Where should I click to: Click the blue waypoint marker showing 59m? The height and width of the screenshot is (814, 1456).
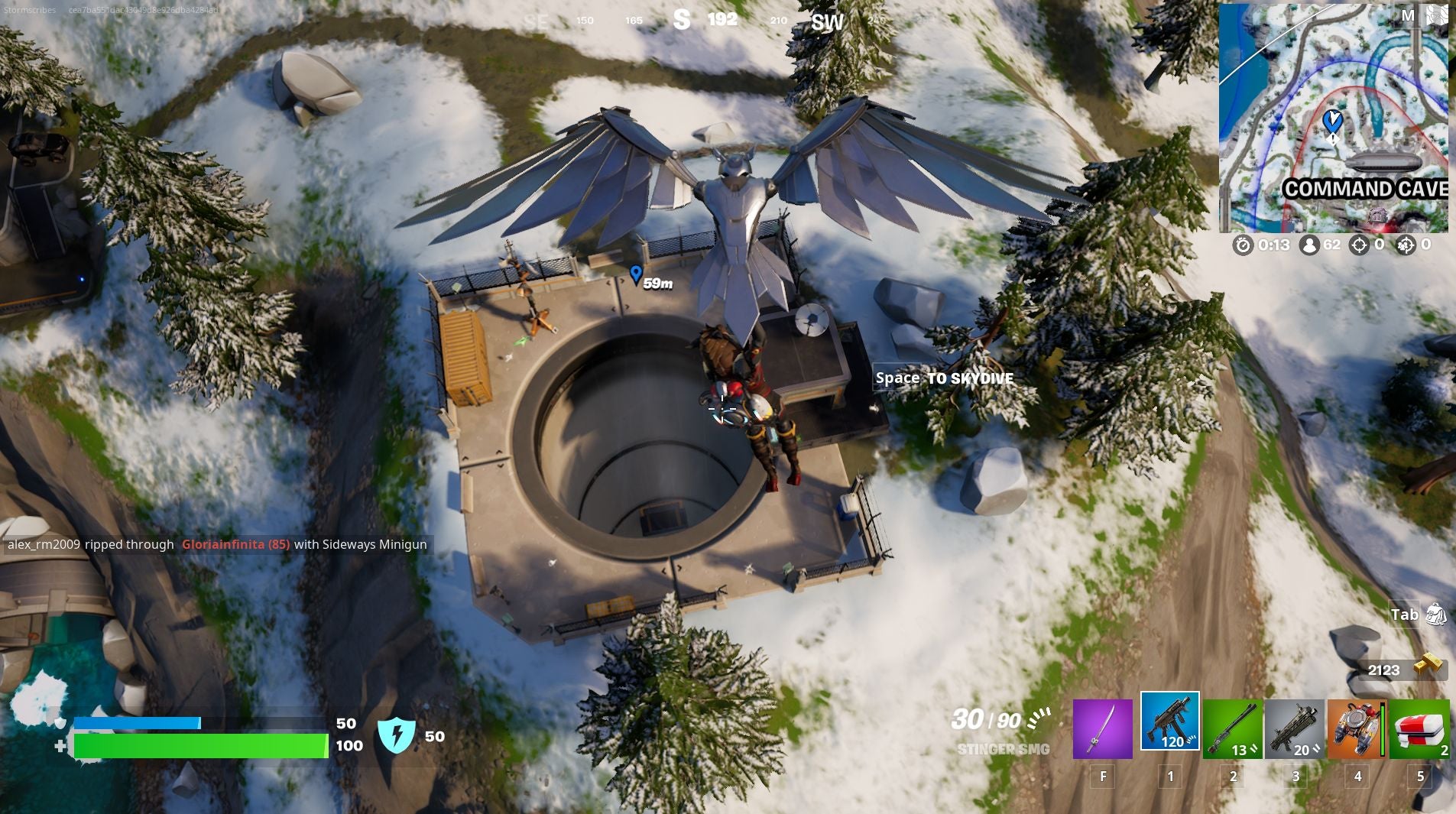pyautogui.click(x=640, y=277)
